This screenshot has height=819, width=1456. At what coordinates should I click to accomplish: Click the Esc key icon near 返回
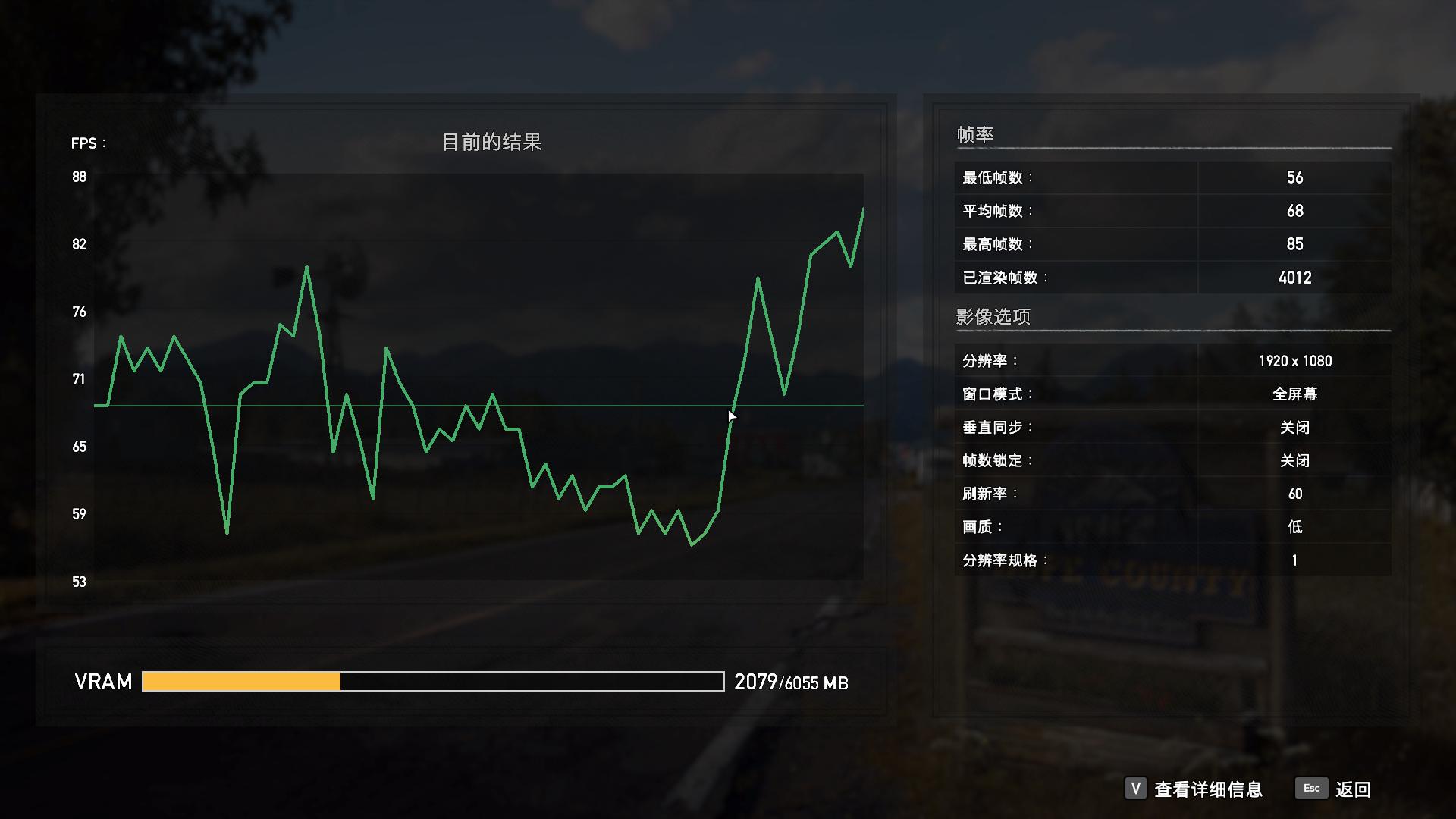click(x=1311, y=789)
